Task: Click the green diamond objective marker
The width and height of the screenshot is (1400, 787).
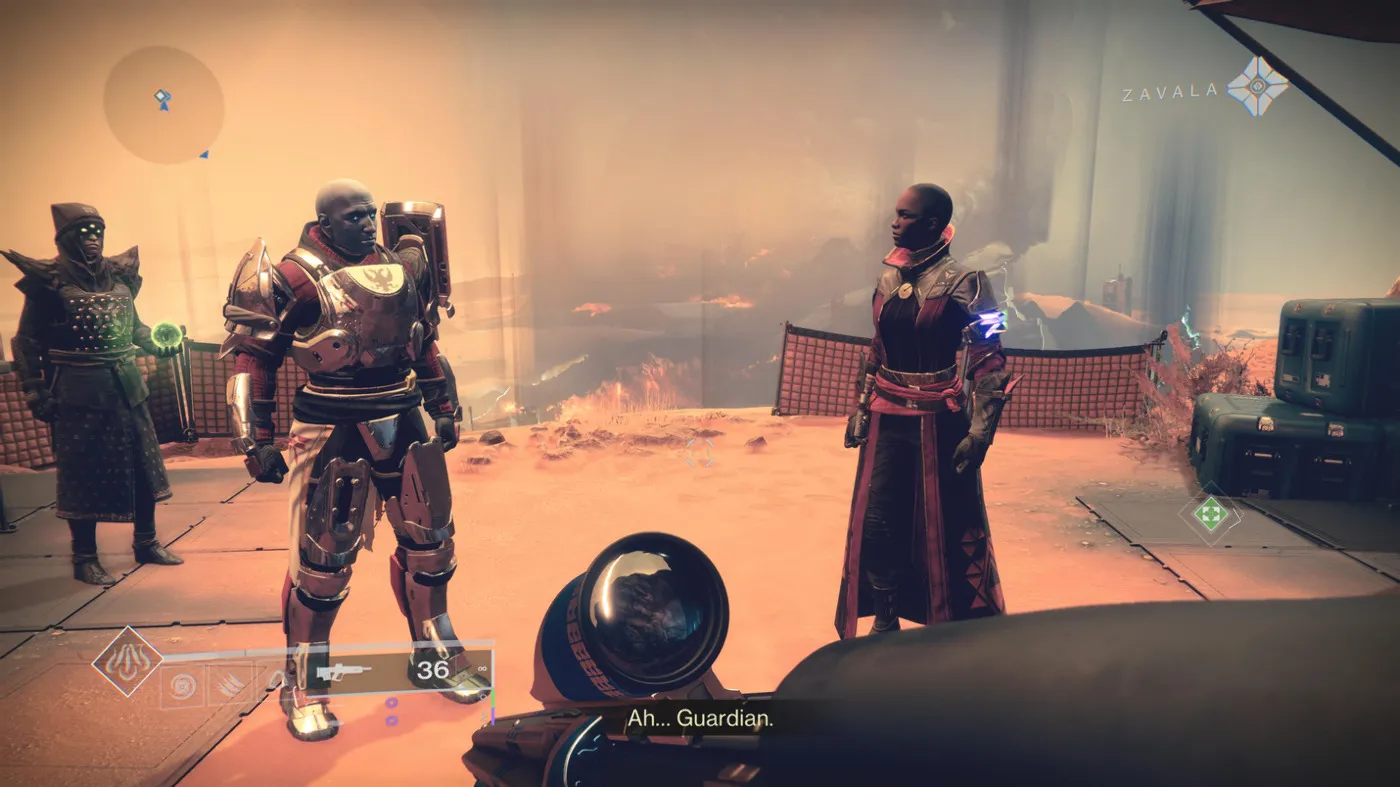Action: coord(1210,515)
